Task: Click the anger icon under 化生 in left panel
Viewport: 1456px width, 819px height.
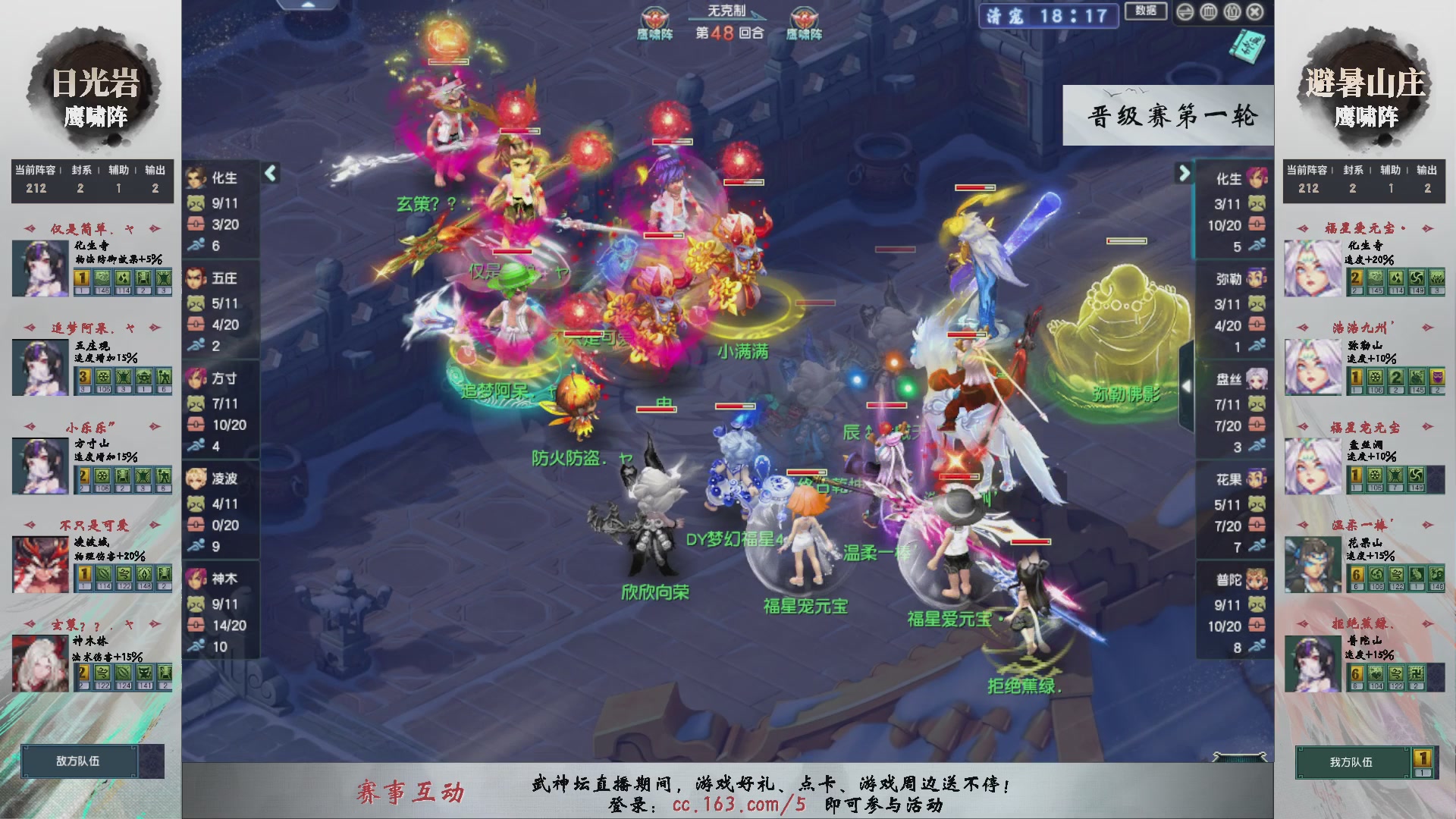Action: coord(196,202)
